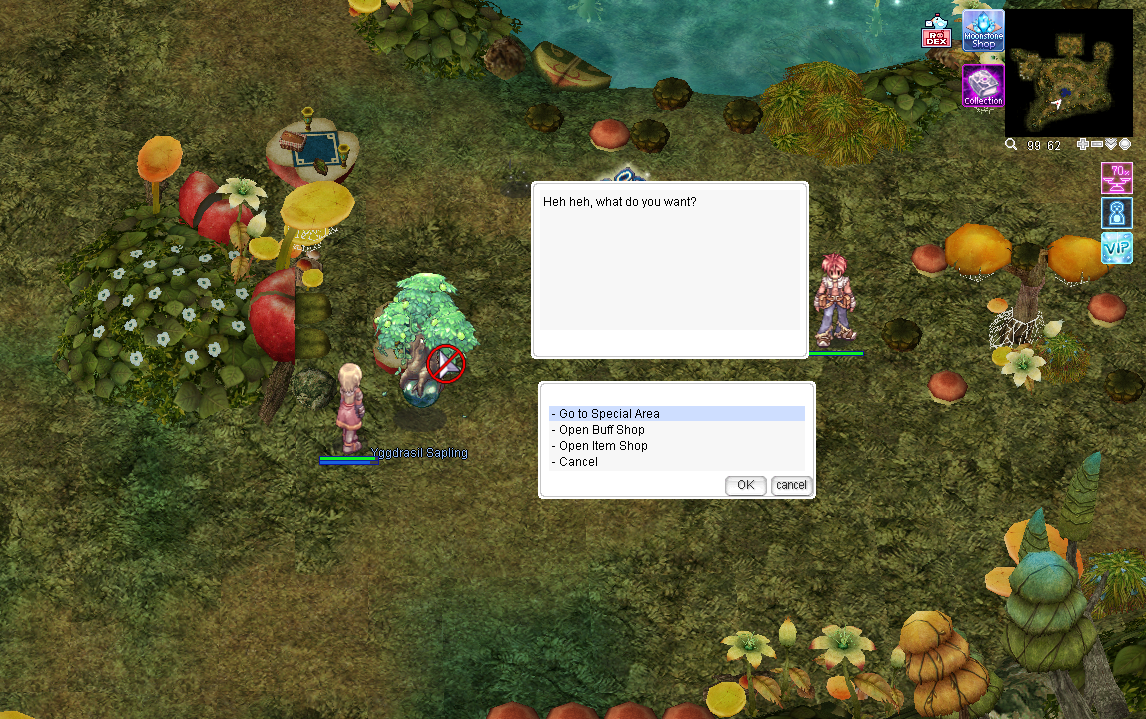The height and width of the screenshot is (719, 1146).
Task: Open the RODEX mail icon
Action: coord(936,33)
